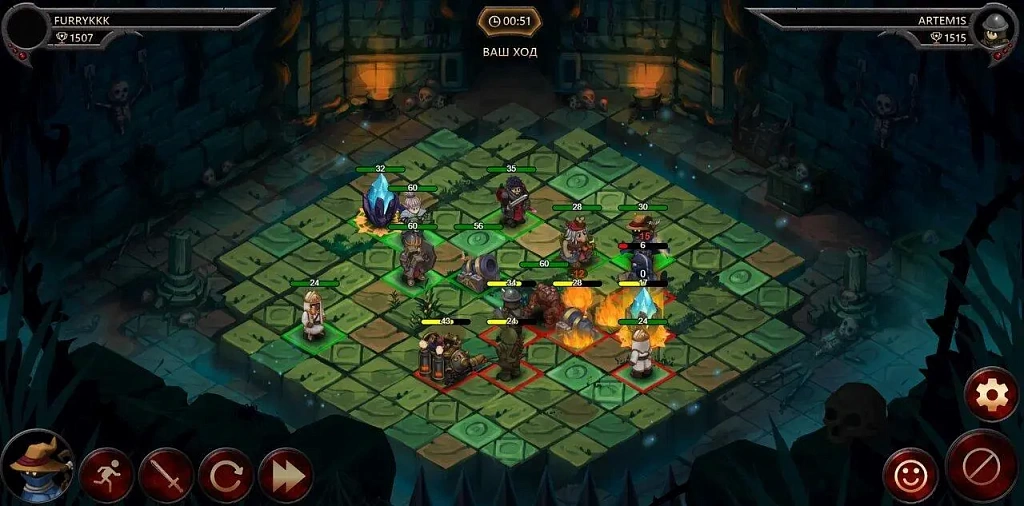Open the wizard hero portrait
This screenshot has width=1024, height=506.
click(38, 467)
